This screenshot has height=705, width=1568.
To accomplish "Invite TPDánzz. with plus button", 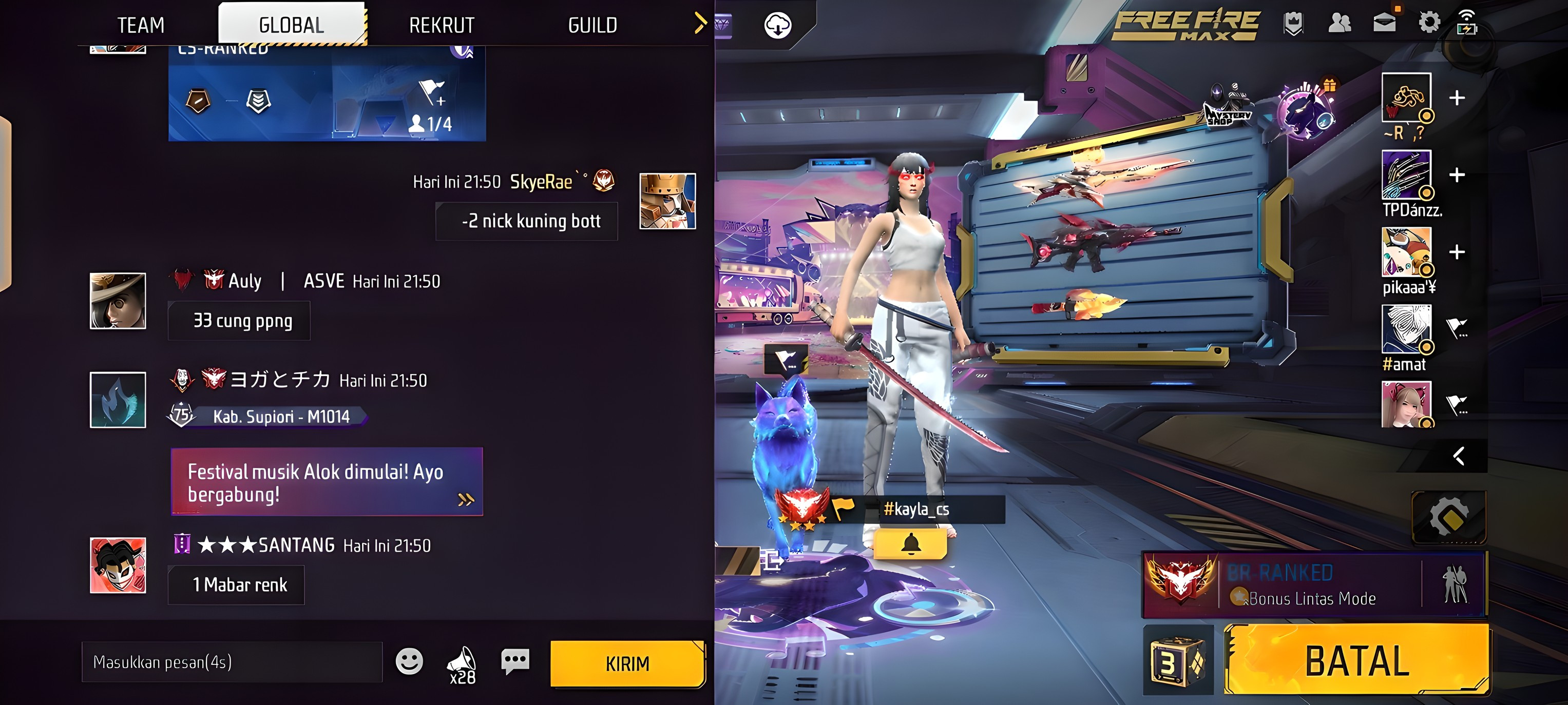I will pyautogui.click(x=1457, y=175).
